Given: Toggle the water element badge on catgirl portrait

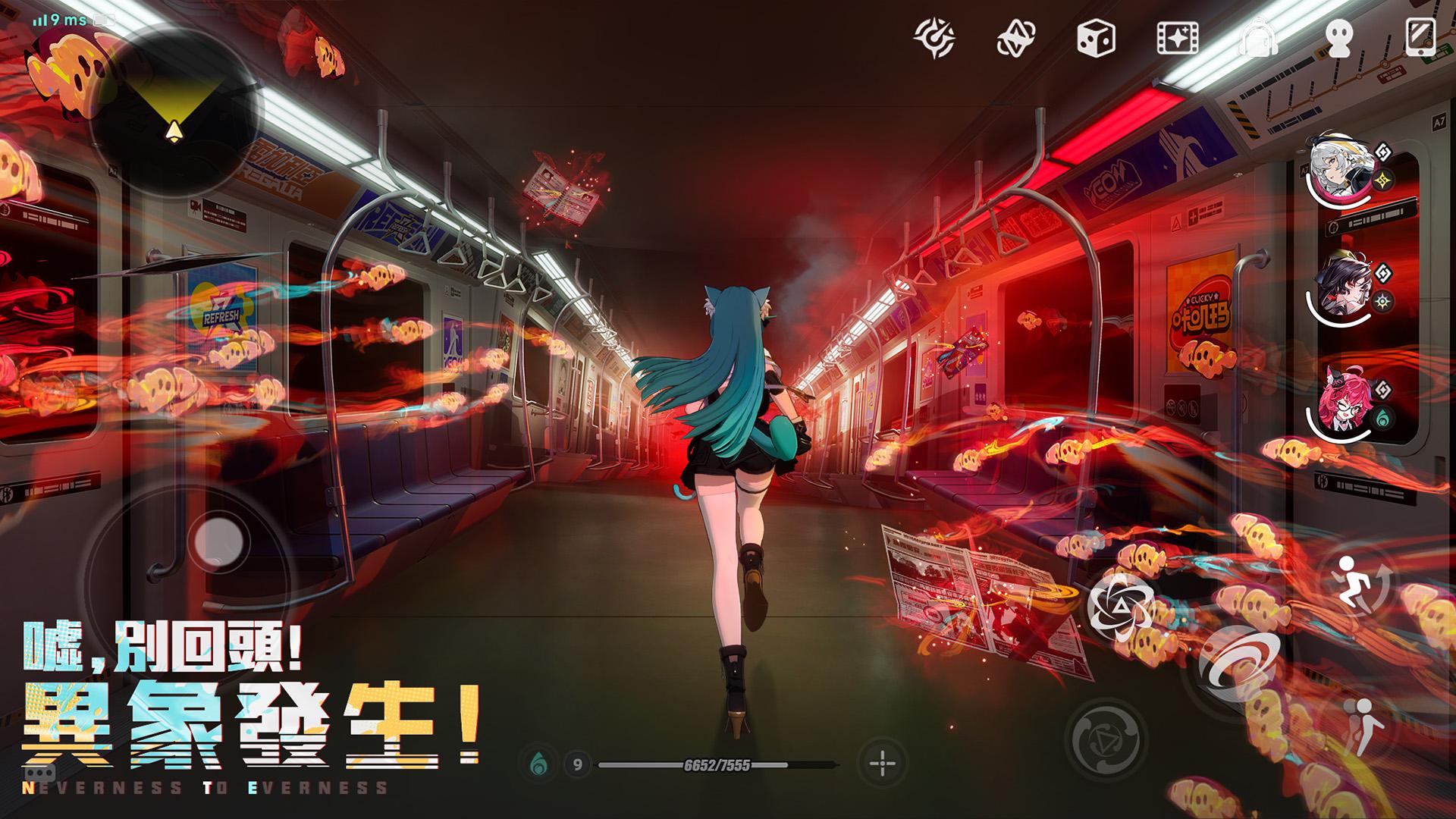Looking at the screenshot, I should [x=1382, y=416].
